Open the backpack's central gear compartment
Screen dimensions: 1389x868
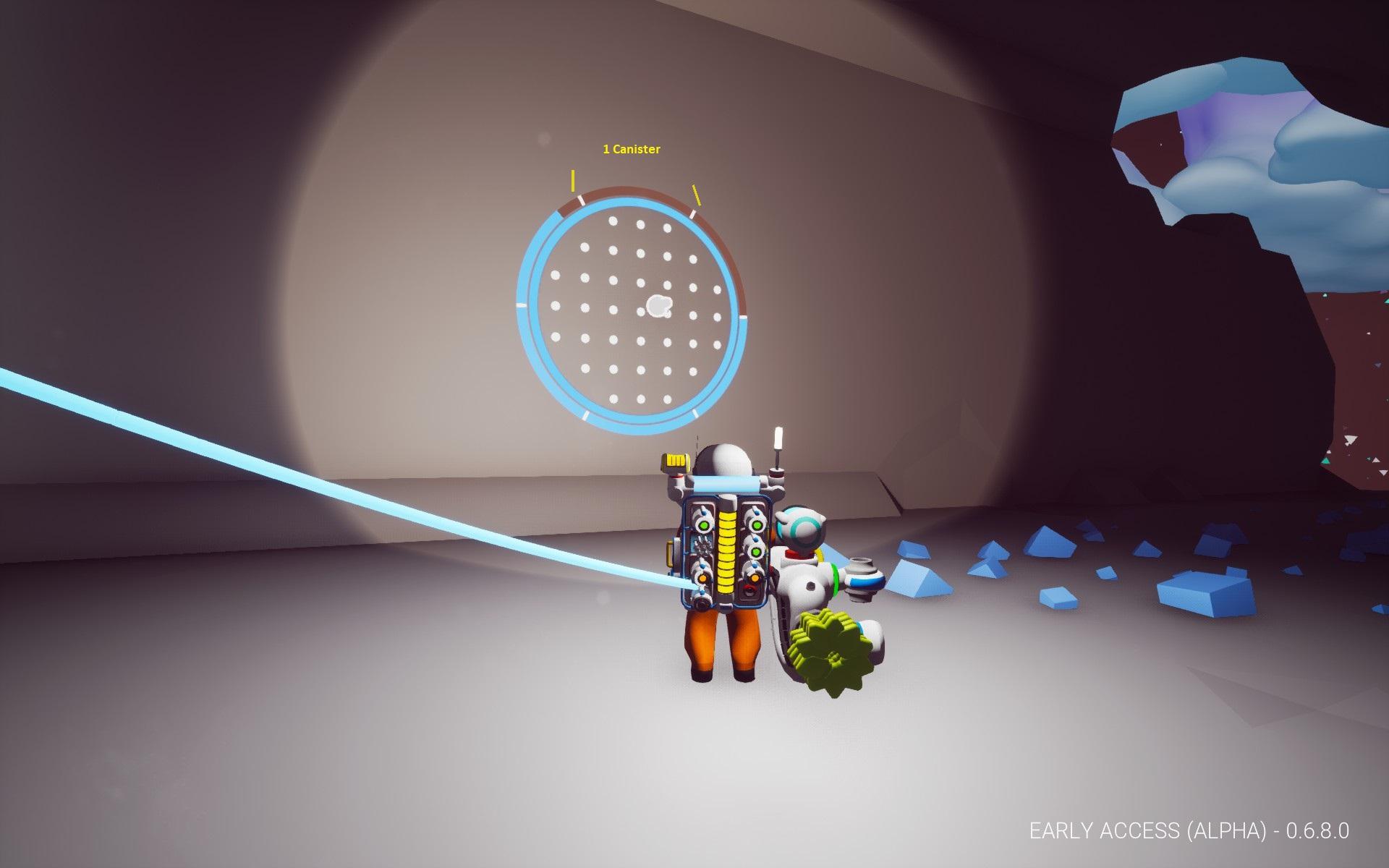tap(702, 544)
